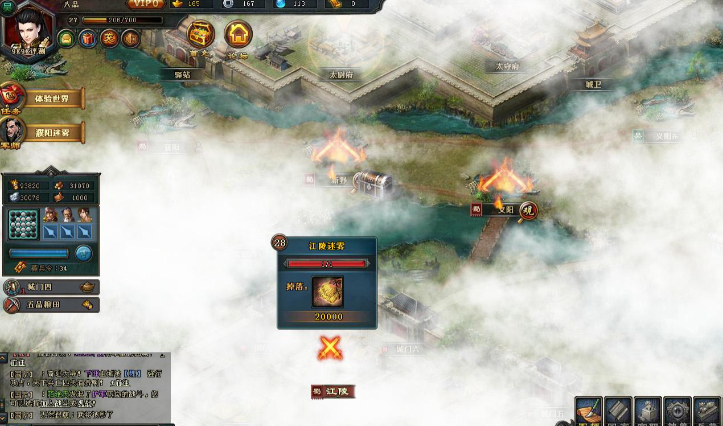Click the dropped item icon in popup
The height and width of the screenshot is (426, 723).
tap(327, 292)
